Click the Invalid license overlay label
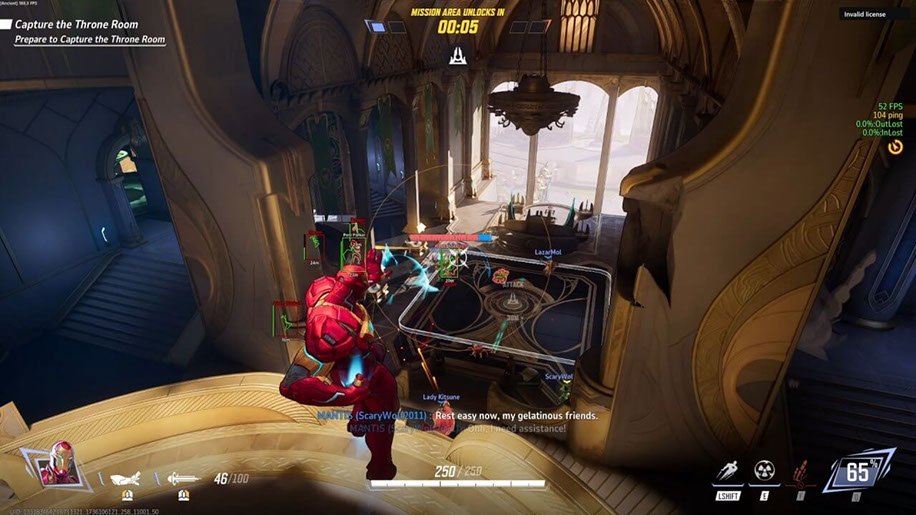This screenshot has height=515, width=916. (x=863, y=14)
